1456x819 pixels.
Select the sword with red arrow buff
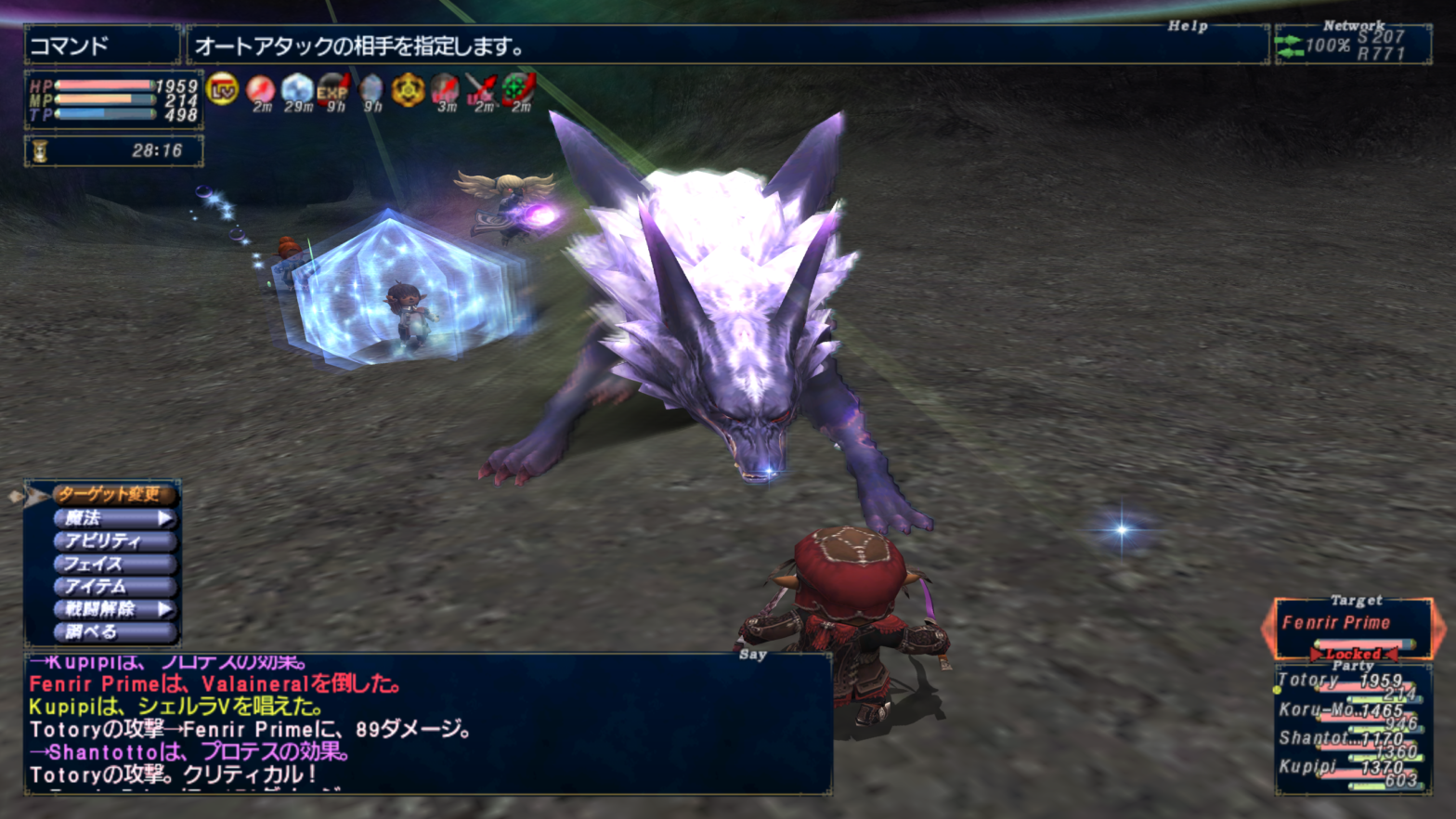[x=482, y=89]
